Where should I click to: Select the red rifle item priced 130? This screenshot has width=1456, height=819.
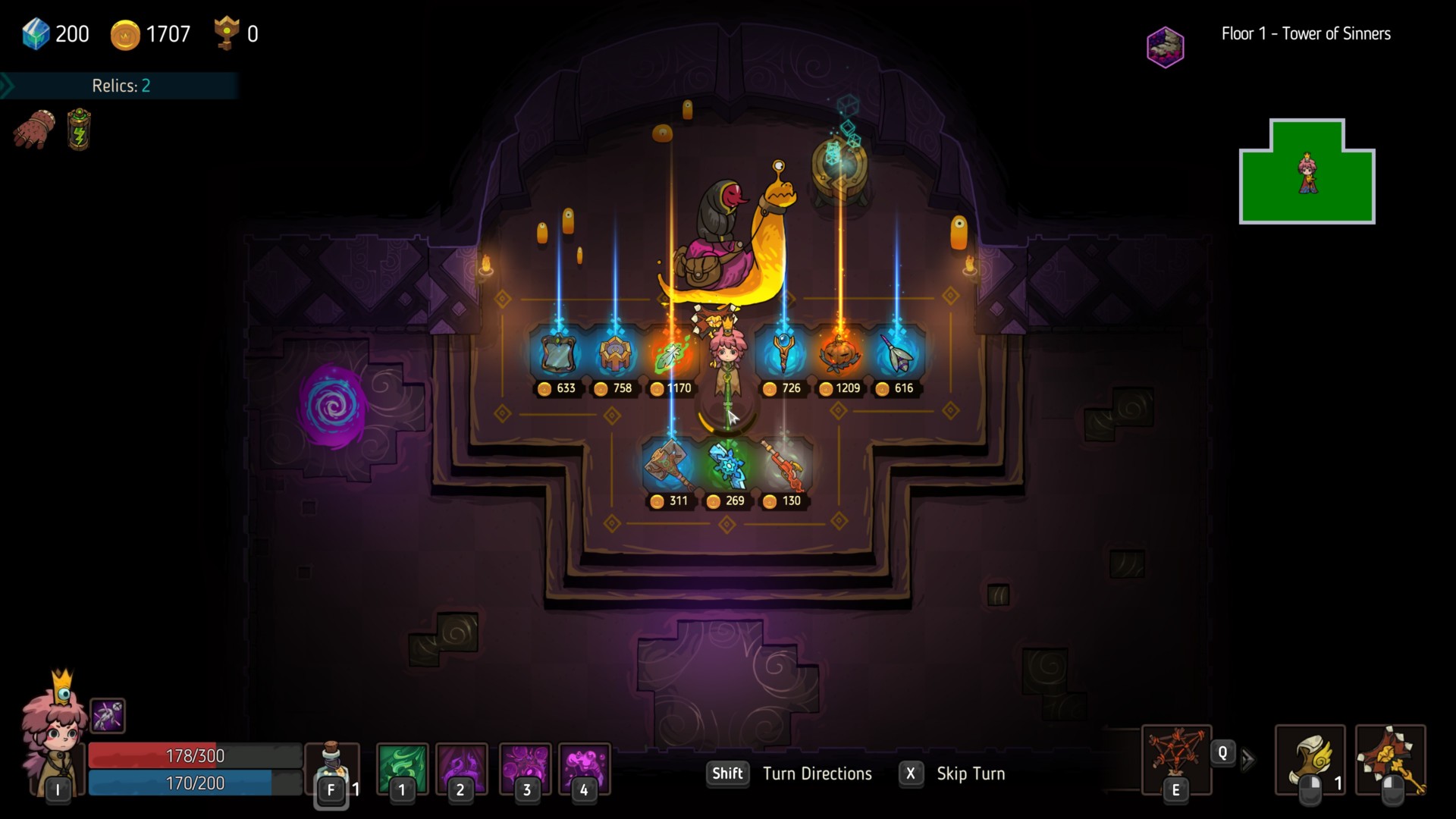[x=783, y=464]
